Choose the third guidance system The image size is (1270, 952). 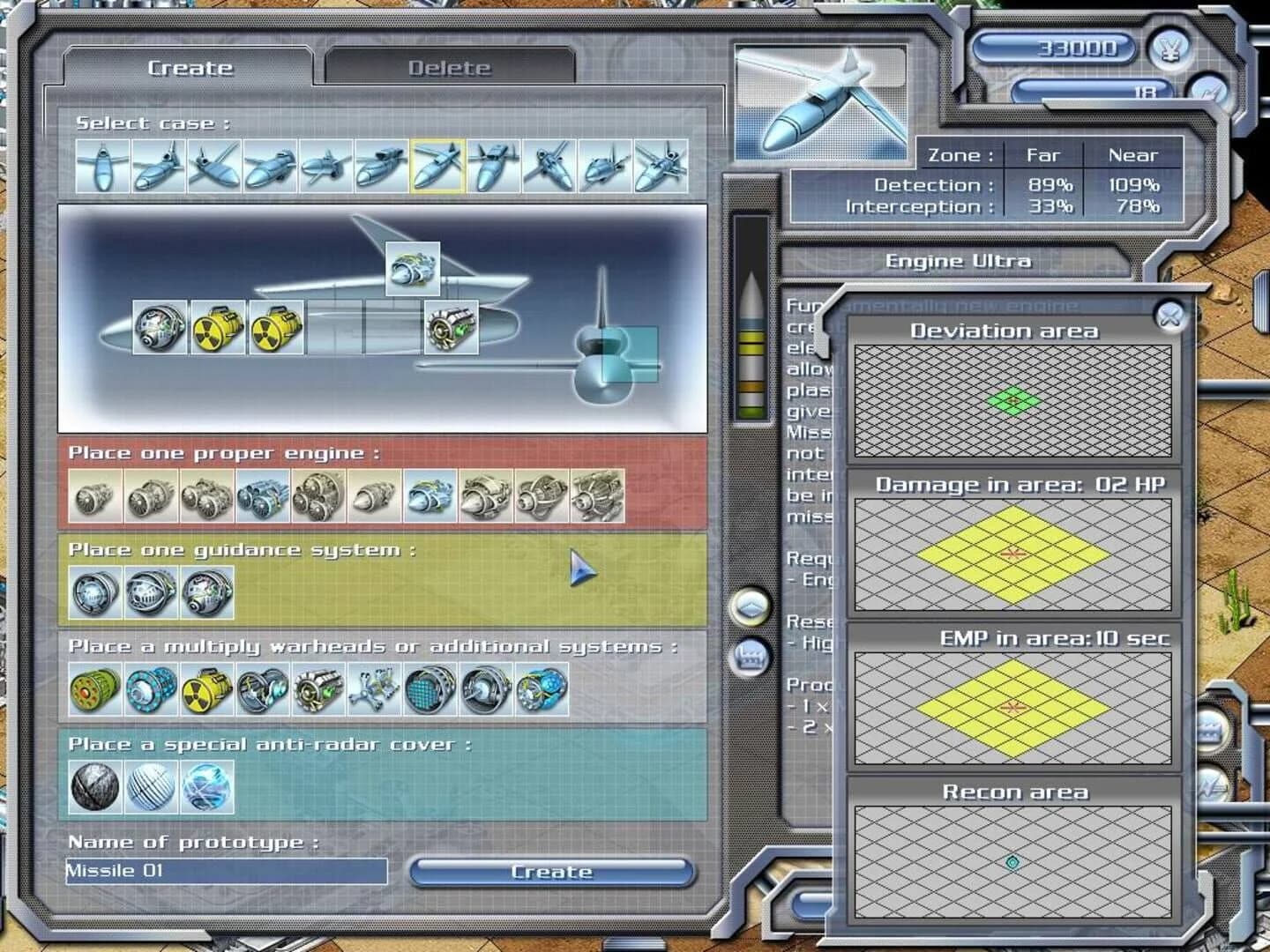205,593
